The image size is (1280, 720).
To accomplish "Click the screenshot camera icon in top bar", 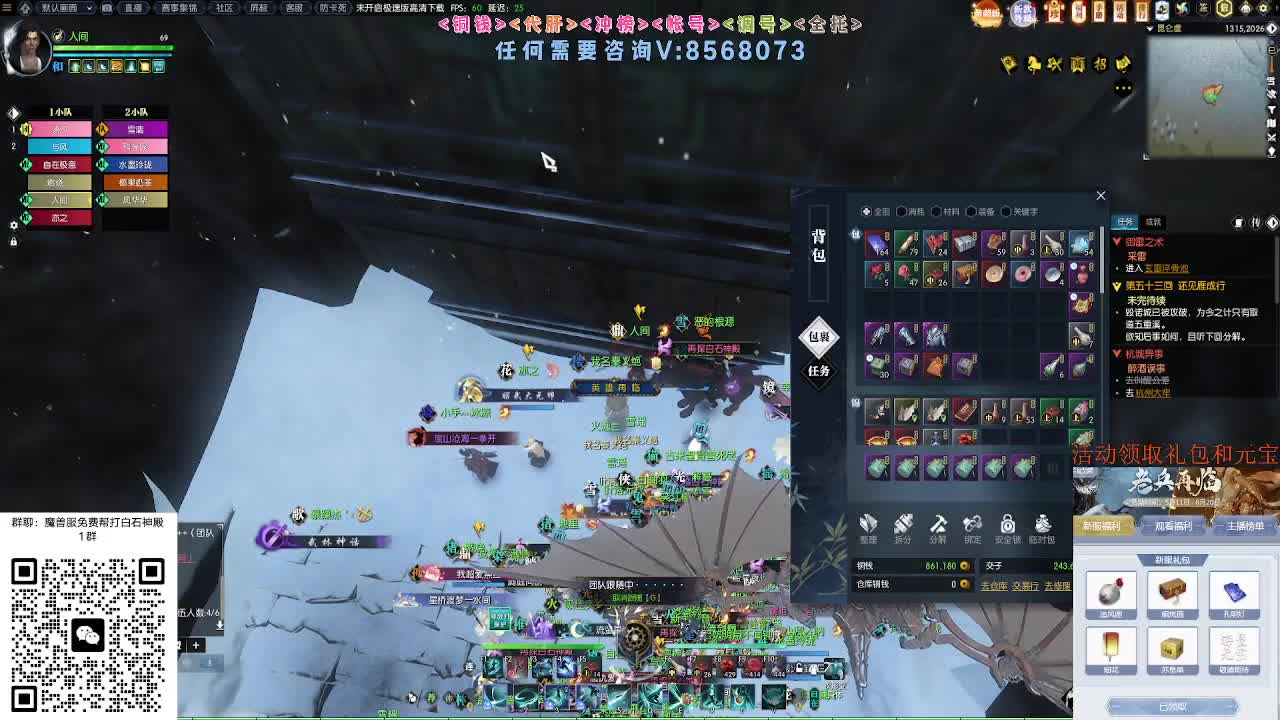I will point(107,8).
